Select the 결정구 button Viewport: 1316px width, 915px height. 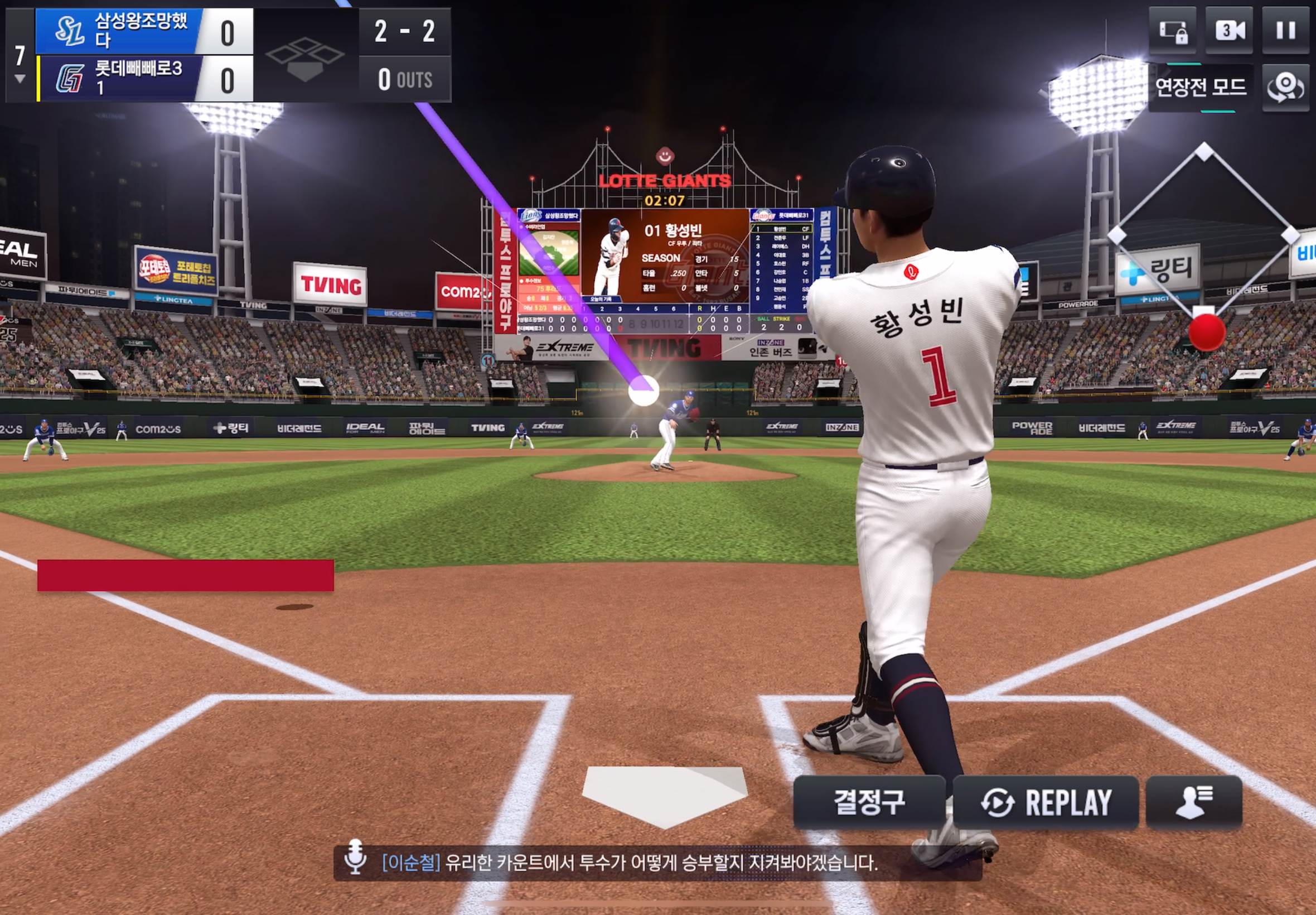click(x=869, y=802)
